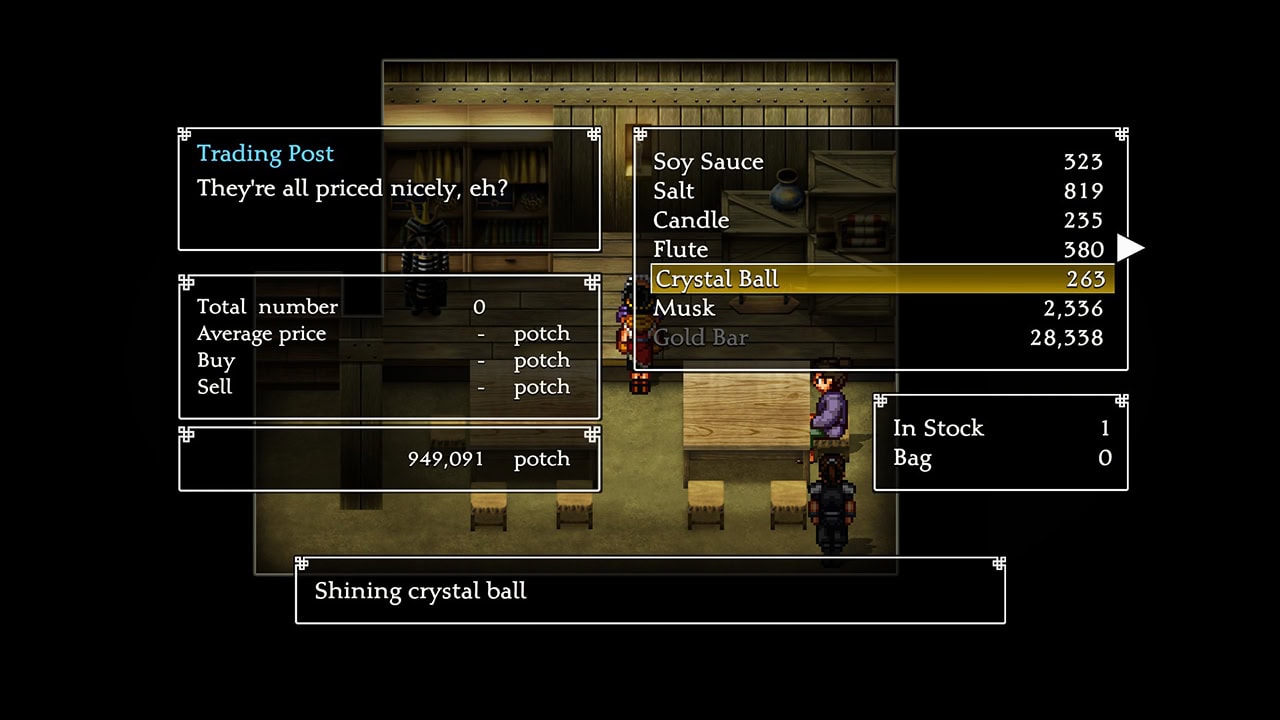Click the white arrow beside the item list
Screen dimensions: 1280x720
(1130, 247)
